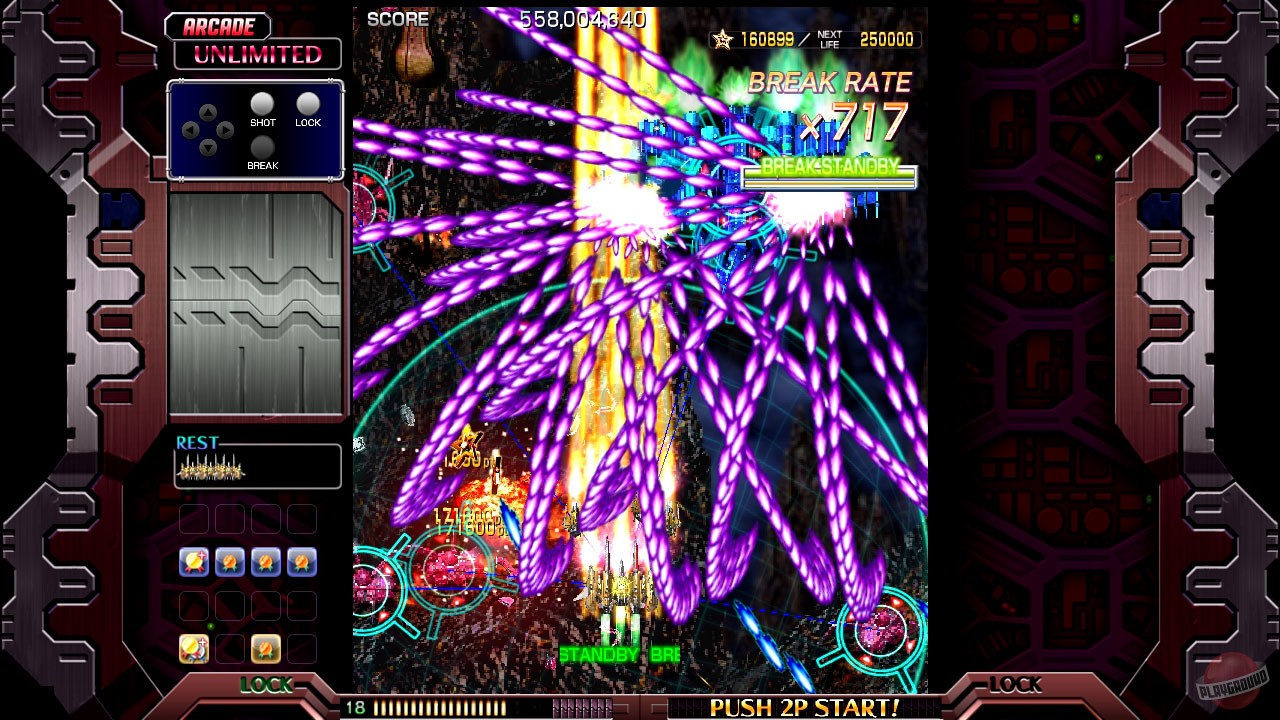Select the rocket medal icon in bottom-left slot
Viewport: 1280px width, 720px height.
click(194, 648)
